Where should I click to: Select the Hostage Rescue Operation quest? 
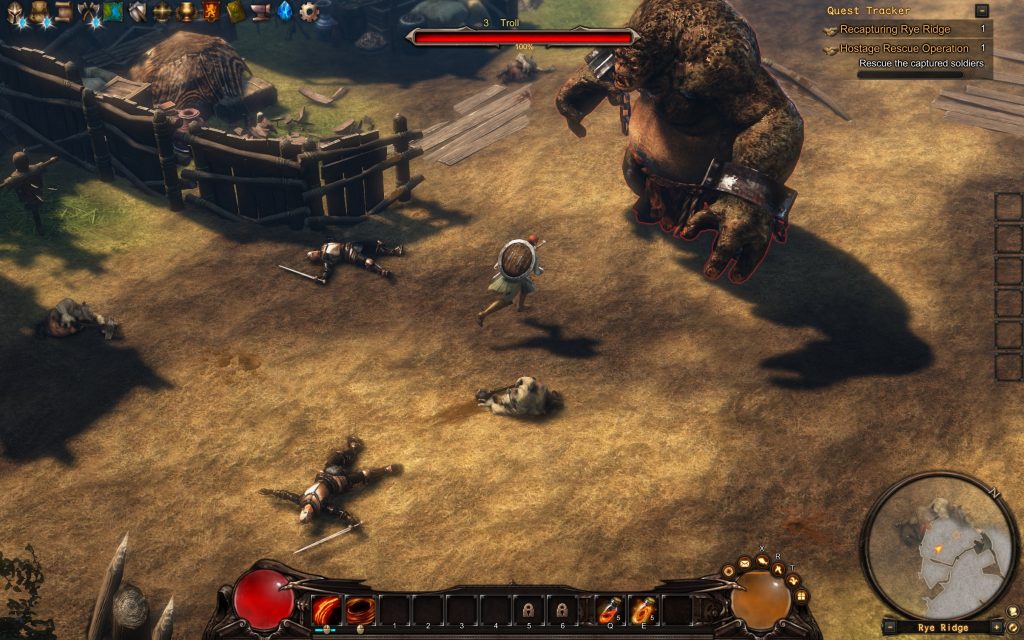point(904,48)
